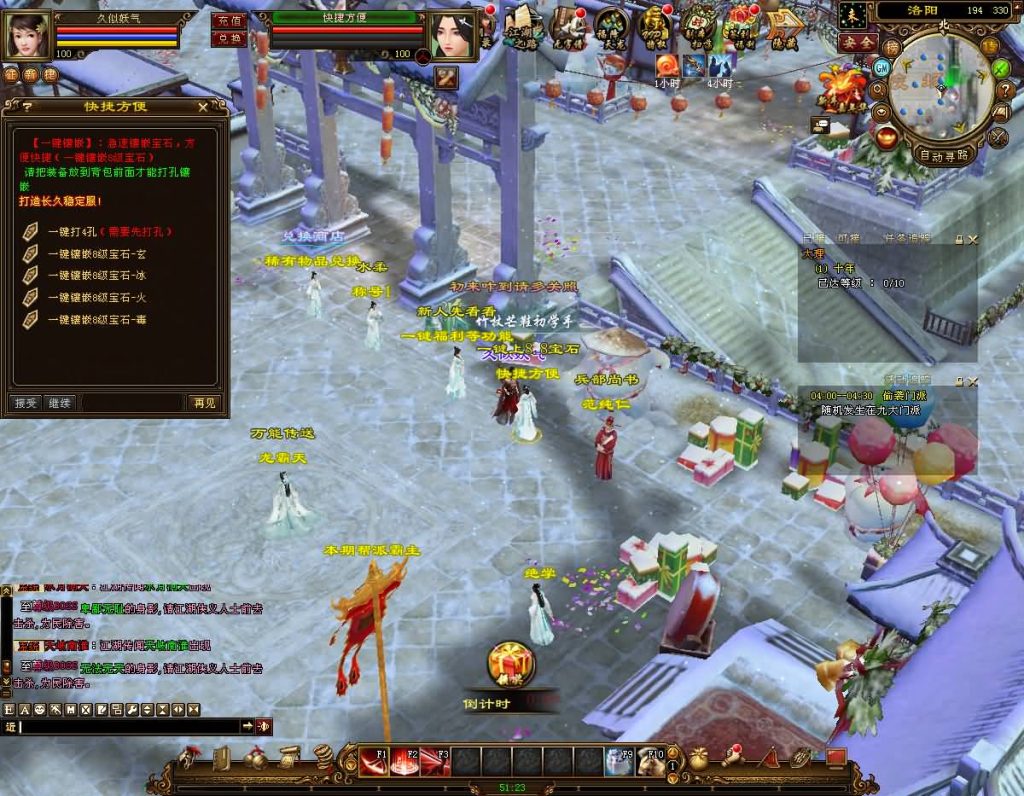This screenshot has width=1024, height=796.
Task: Close the 快捷方便 dialog window
Action: click(x=203, y=106)
